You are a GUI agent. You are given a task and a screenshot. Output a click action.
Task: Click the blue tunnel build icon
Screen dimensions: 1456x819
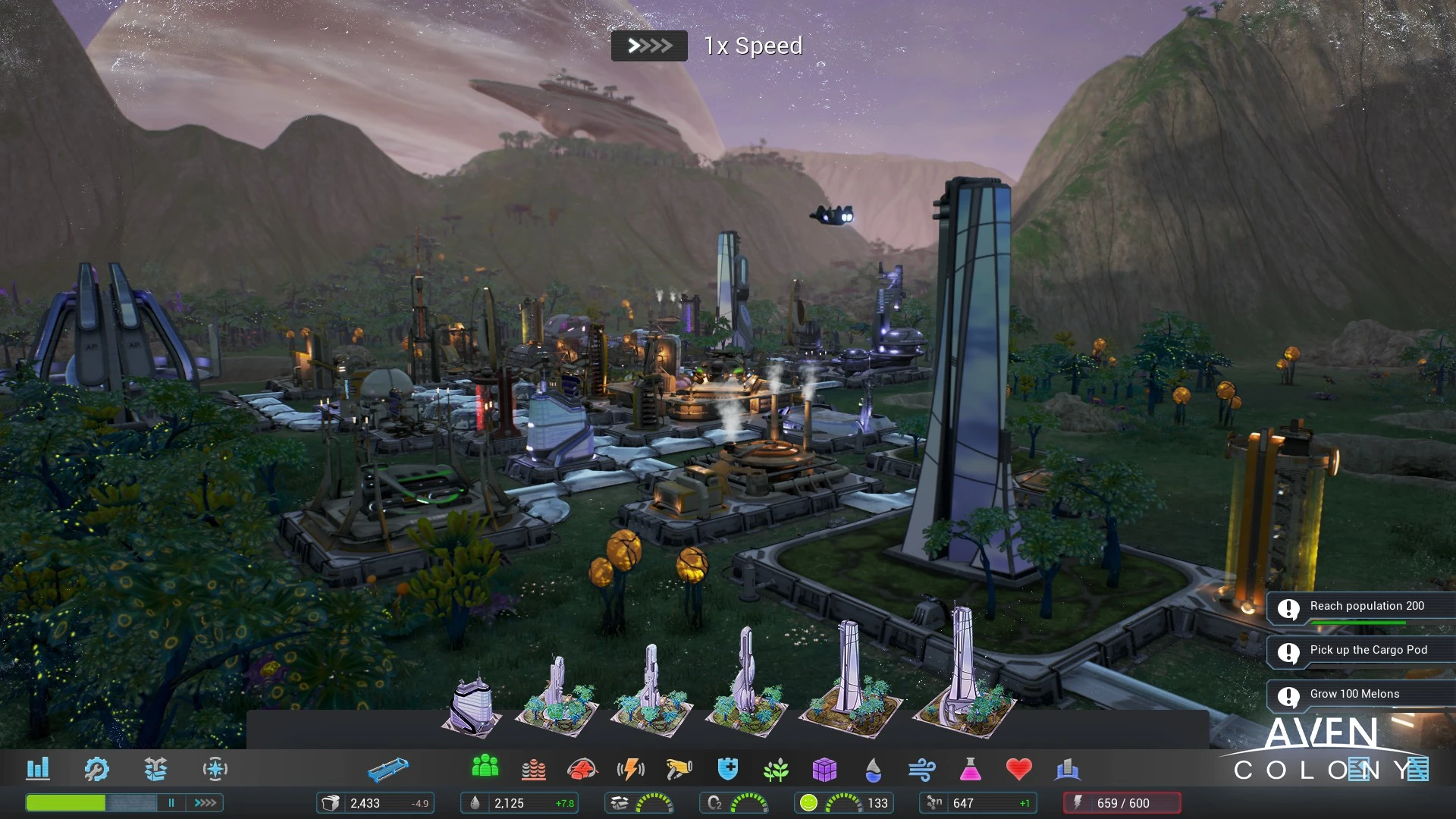tap(388, 770)
